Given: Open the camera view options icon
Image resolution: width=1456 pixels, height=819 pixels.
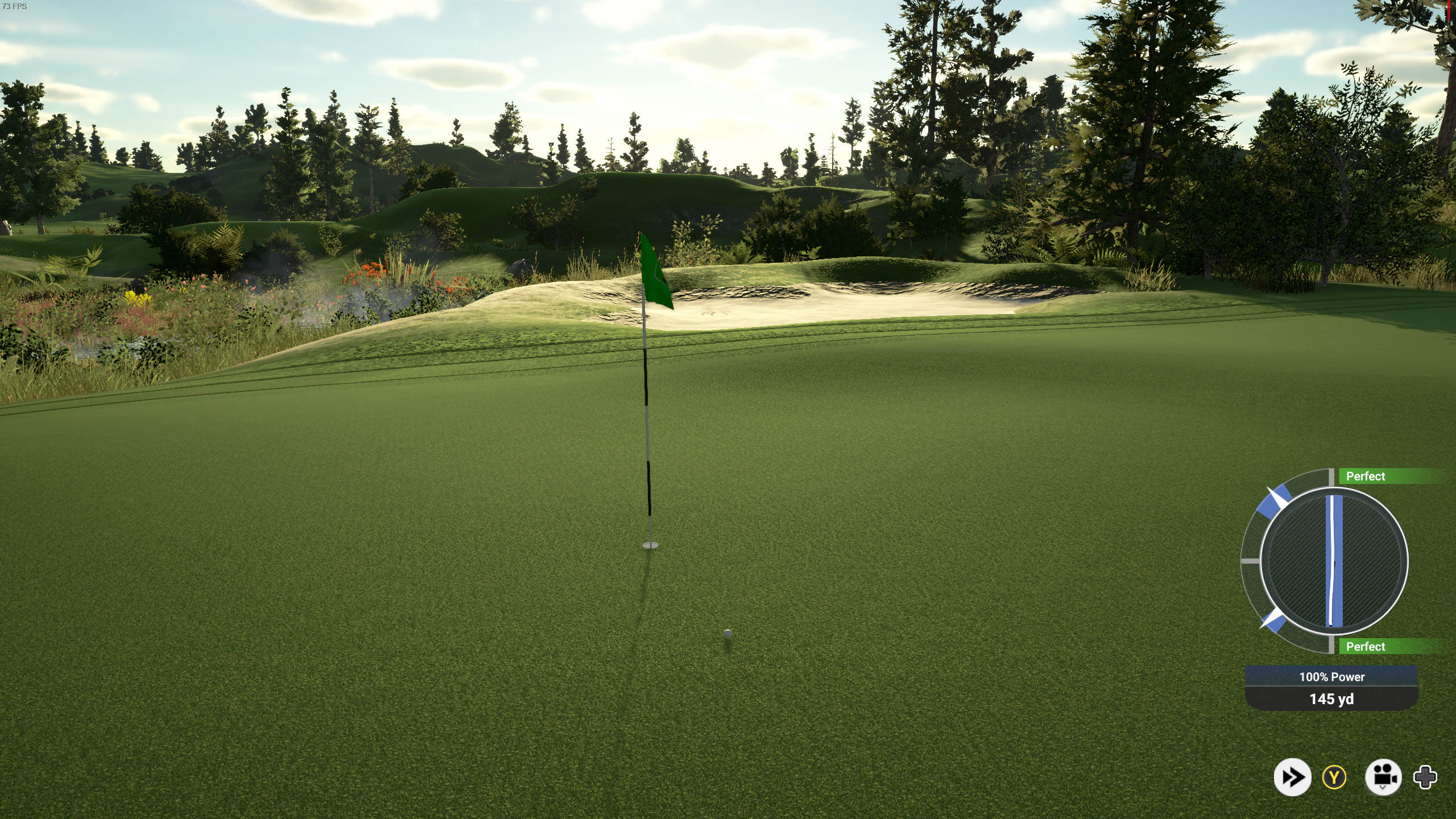Looking at the screenshot, I should (x=1383, y=776).
